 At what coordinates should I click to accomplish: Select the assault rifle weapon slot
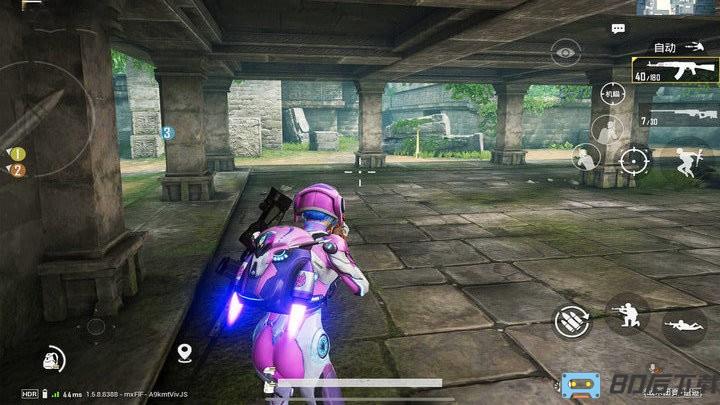676,70
